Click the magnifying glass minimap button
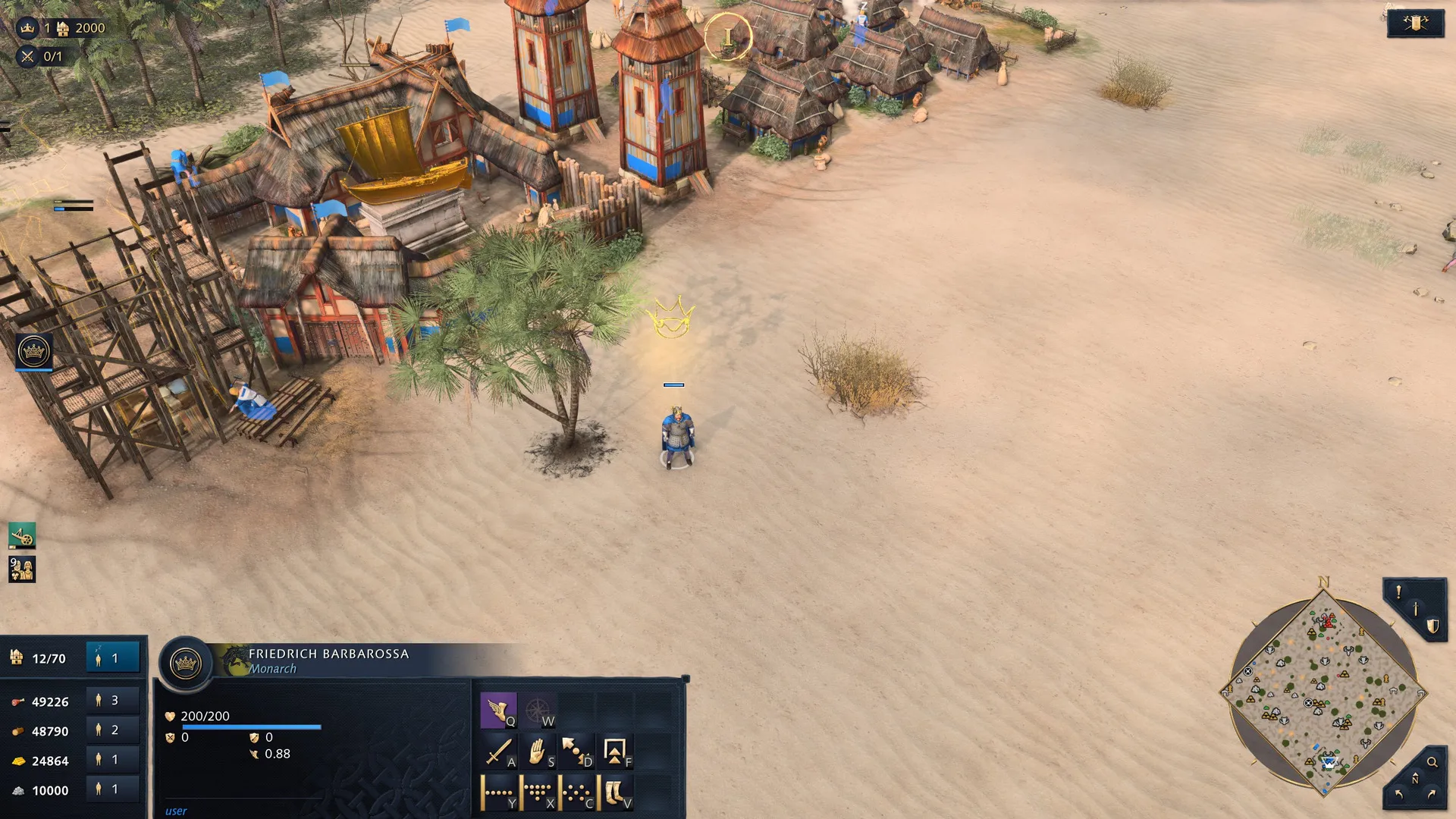 (x=1432, y=762)
